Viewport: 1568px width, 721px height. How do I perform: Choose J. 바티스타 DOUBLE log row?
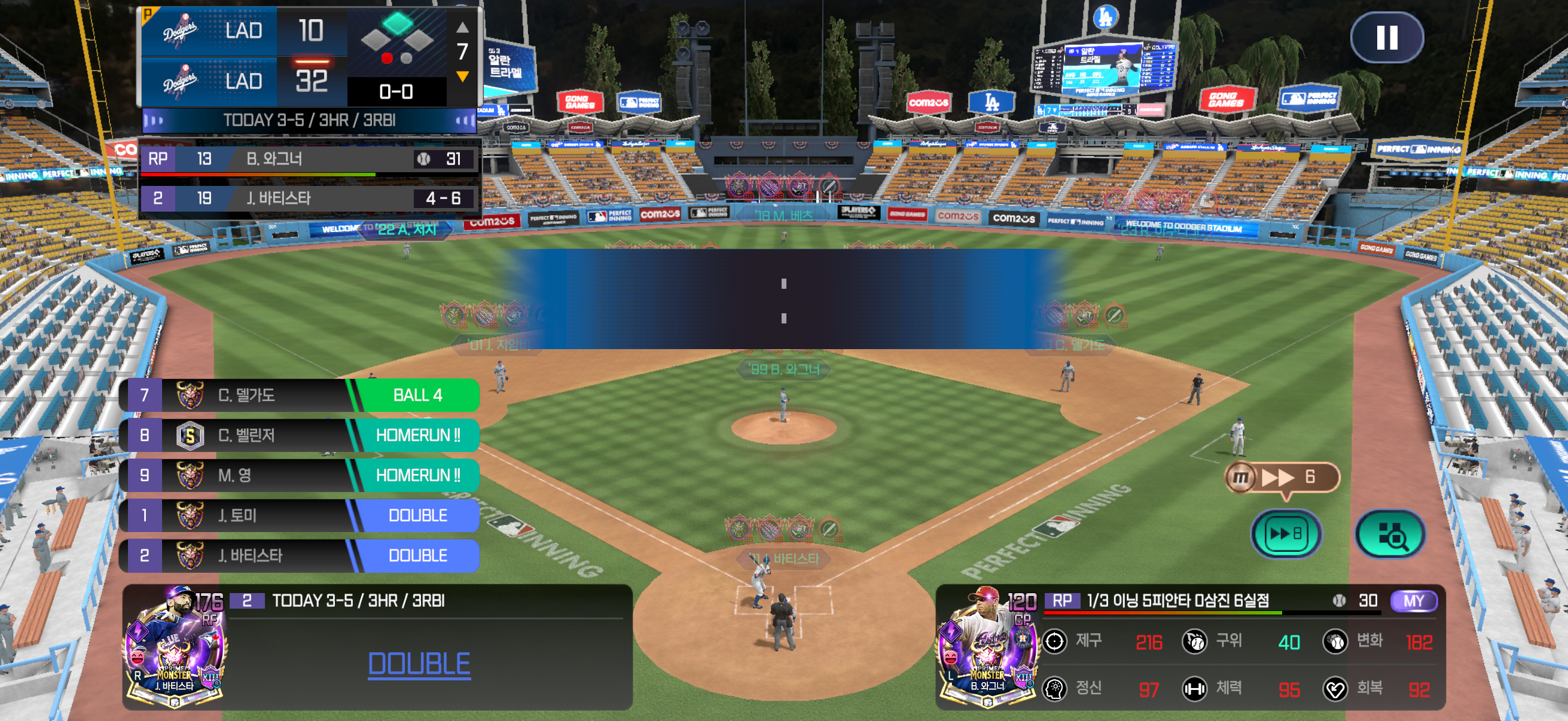point(300,555)
